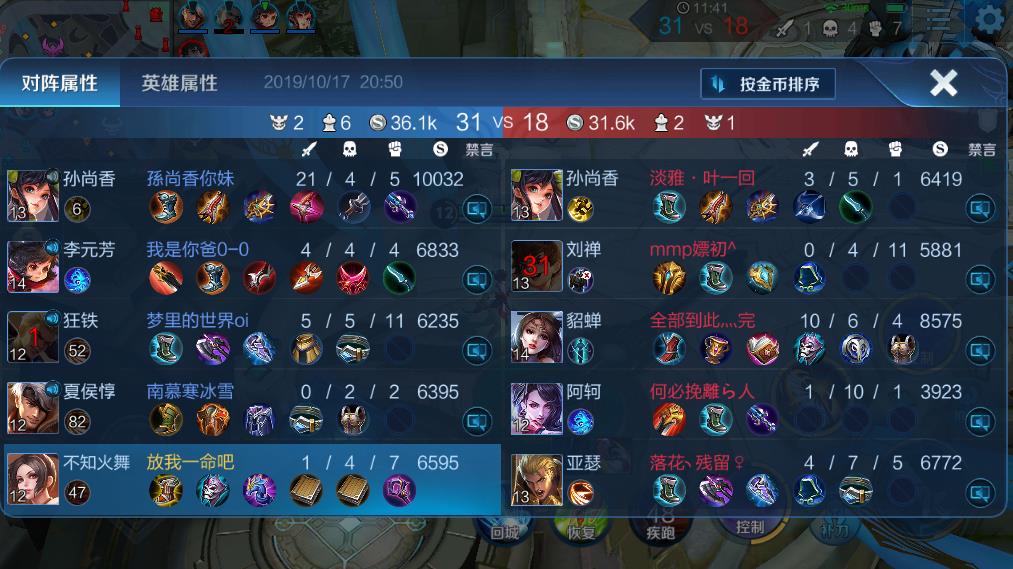Mute chat for enemy 淡雅·叶一回
This screenshot has width=1013, height=569.
coord(981,209)
